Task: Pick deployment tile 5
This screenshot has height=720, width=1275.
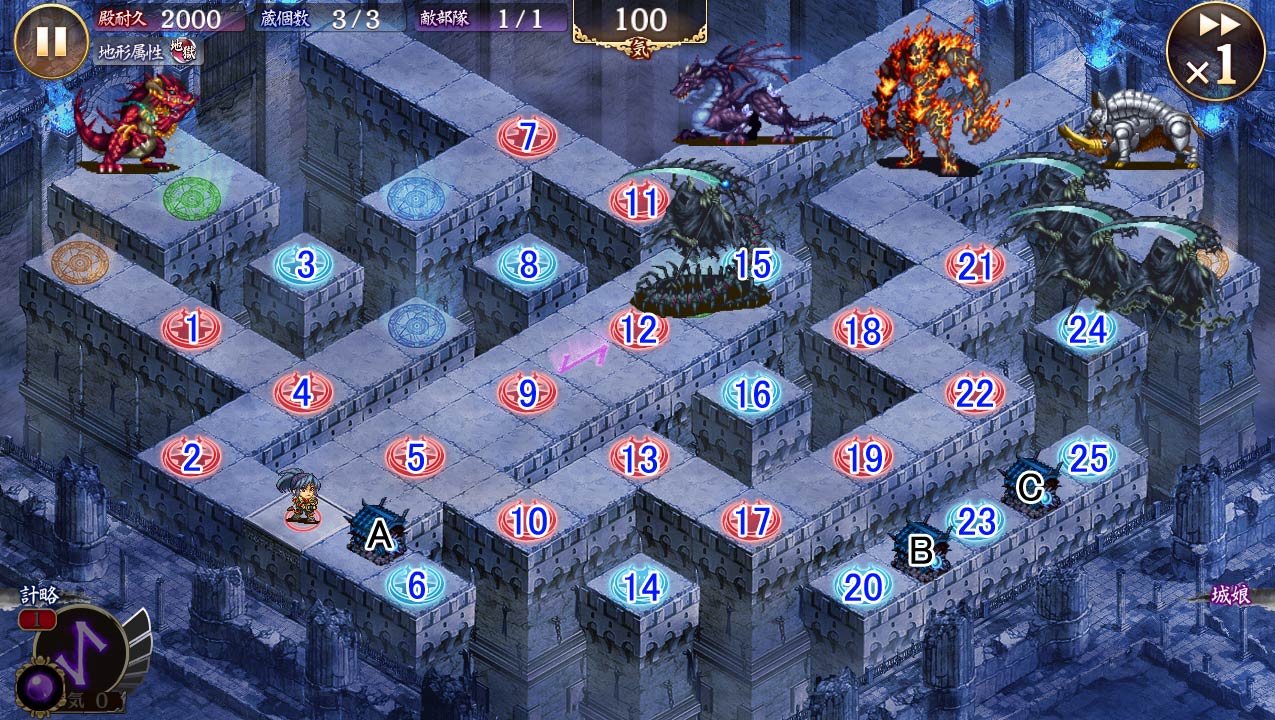Action: pyautogui.click(x=415, y=457)
